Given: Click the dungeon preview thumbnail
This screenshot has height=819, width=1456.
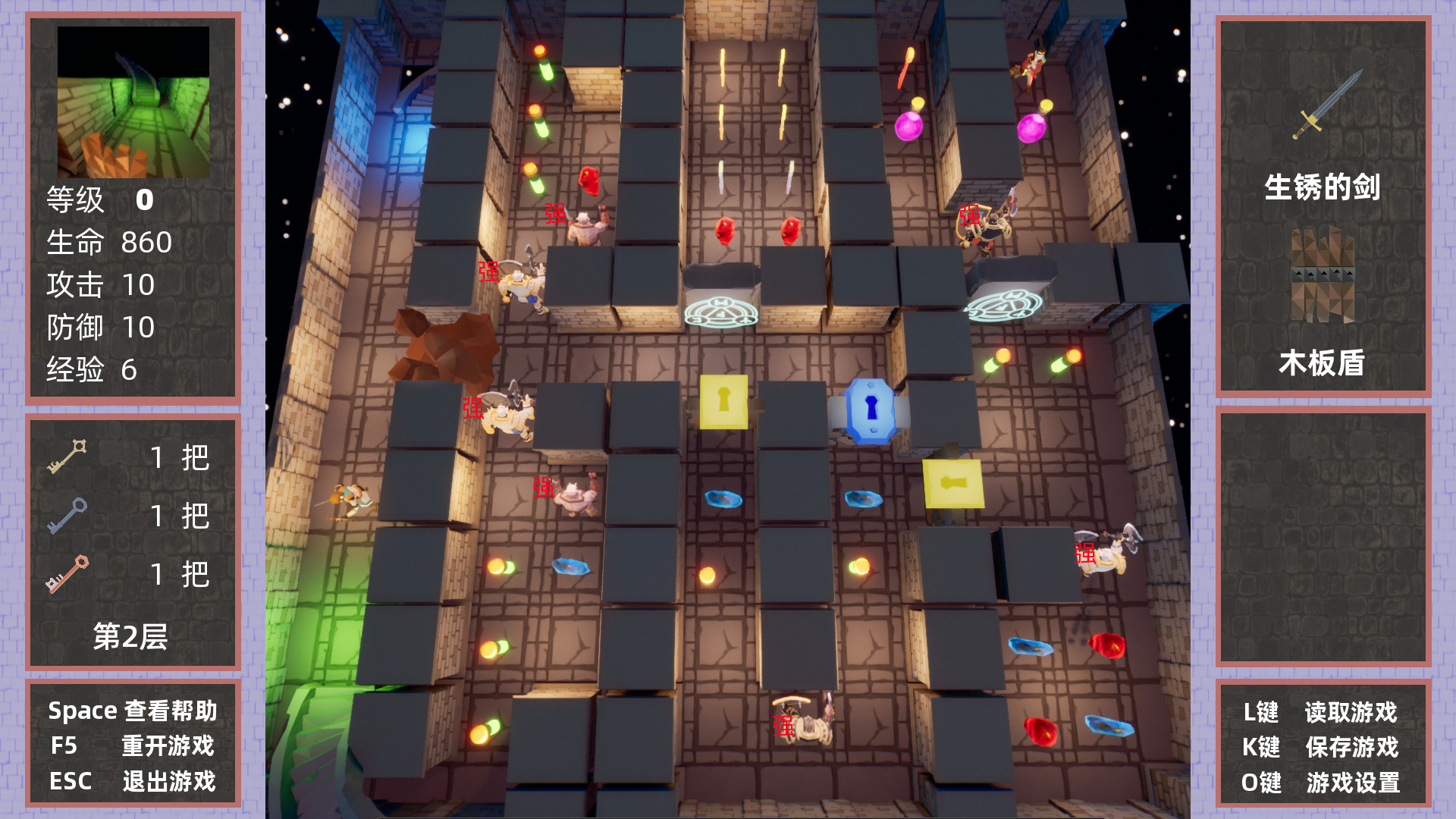Looking at the screenshot, I should (133, 101).
